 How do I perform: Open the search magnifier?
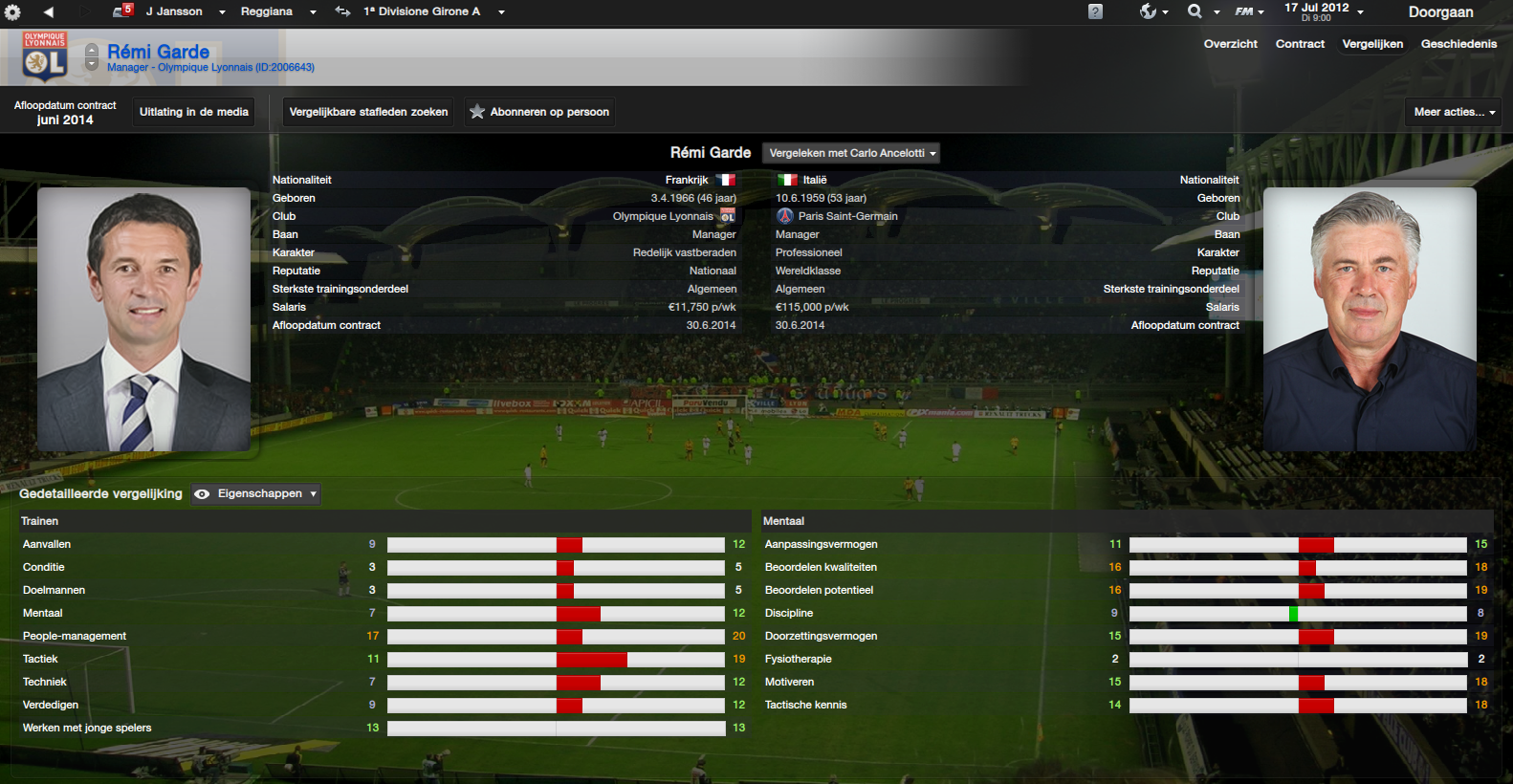[1201, 11]
